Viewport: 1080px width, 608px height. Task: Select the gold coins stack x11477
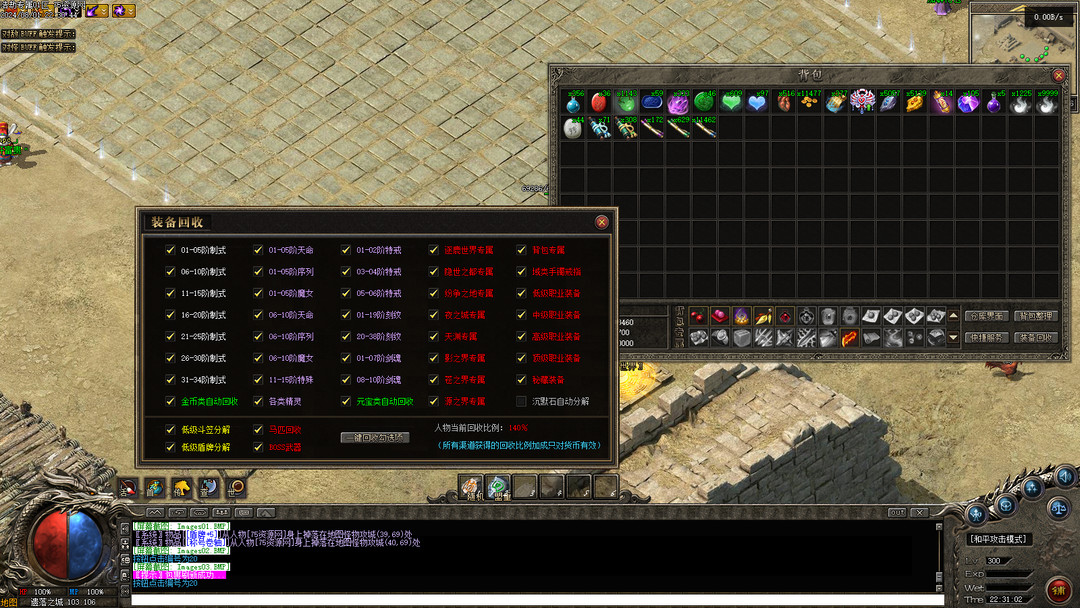click(809, 102)
